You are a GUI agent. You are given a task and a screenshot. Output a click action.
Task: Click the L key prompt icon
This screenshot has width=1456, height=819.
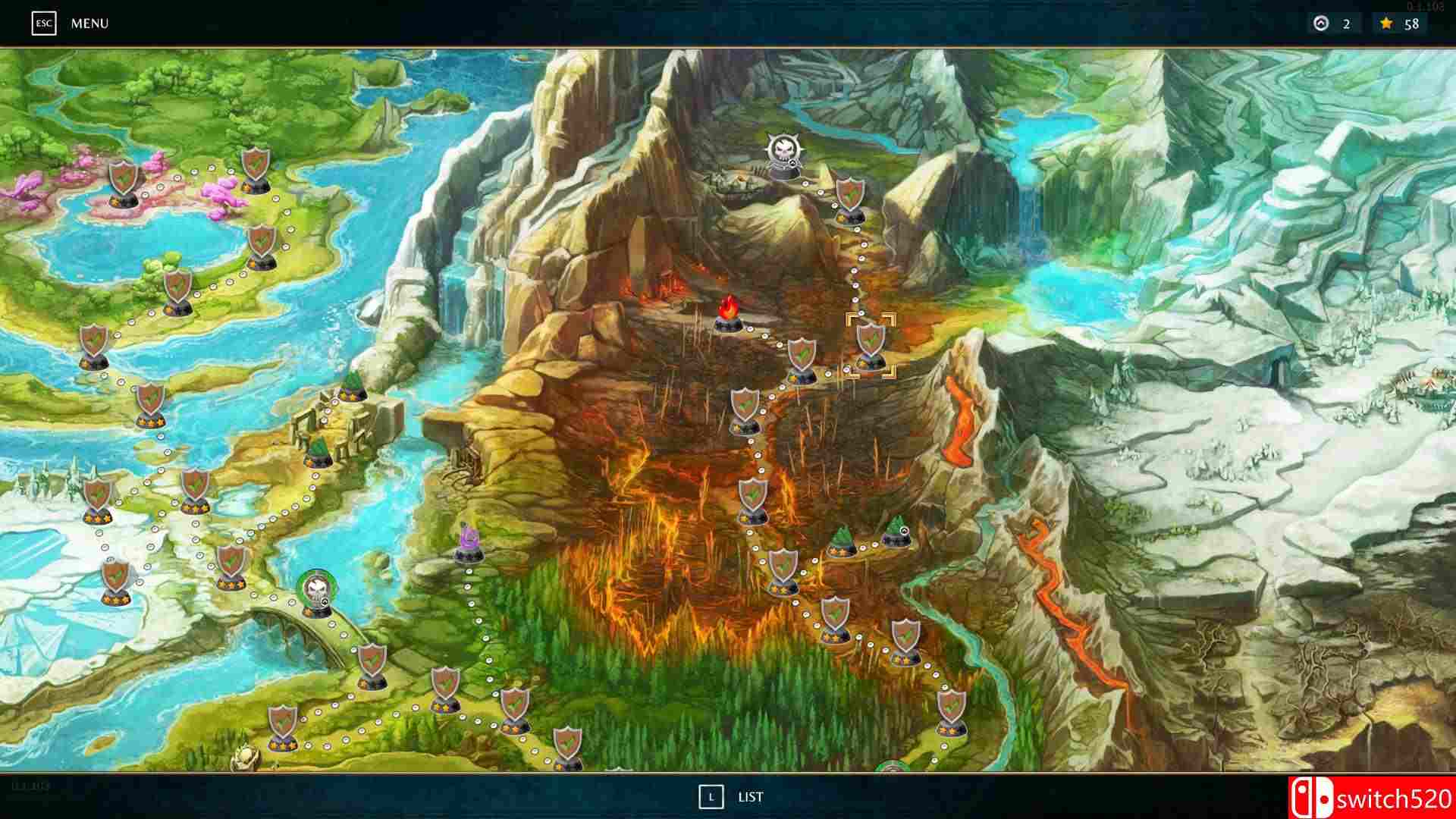coord(711,797)
